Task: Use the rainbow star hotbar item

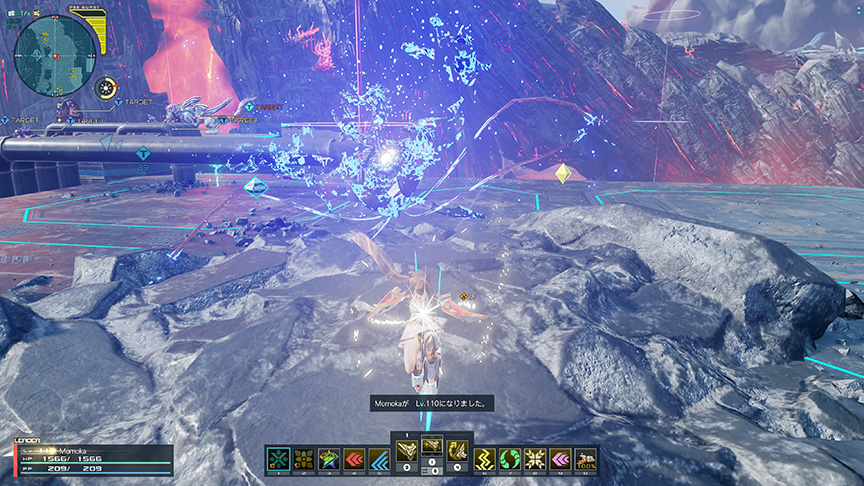Action: pos(329,460)
